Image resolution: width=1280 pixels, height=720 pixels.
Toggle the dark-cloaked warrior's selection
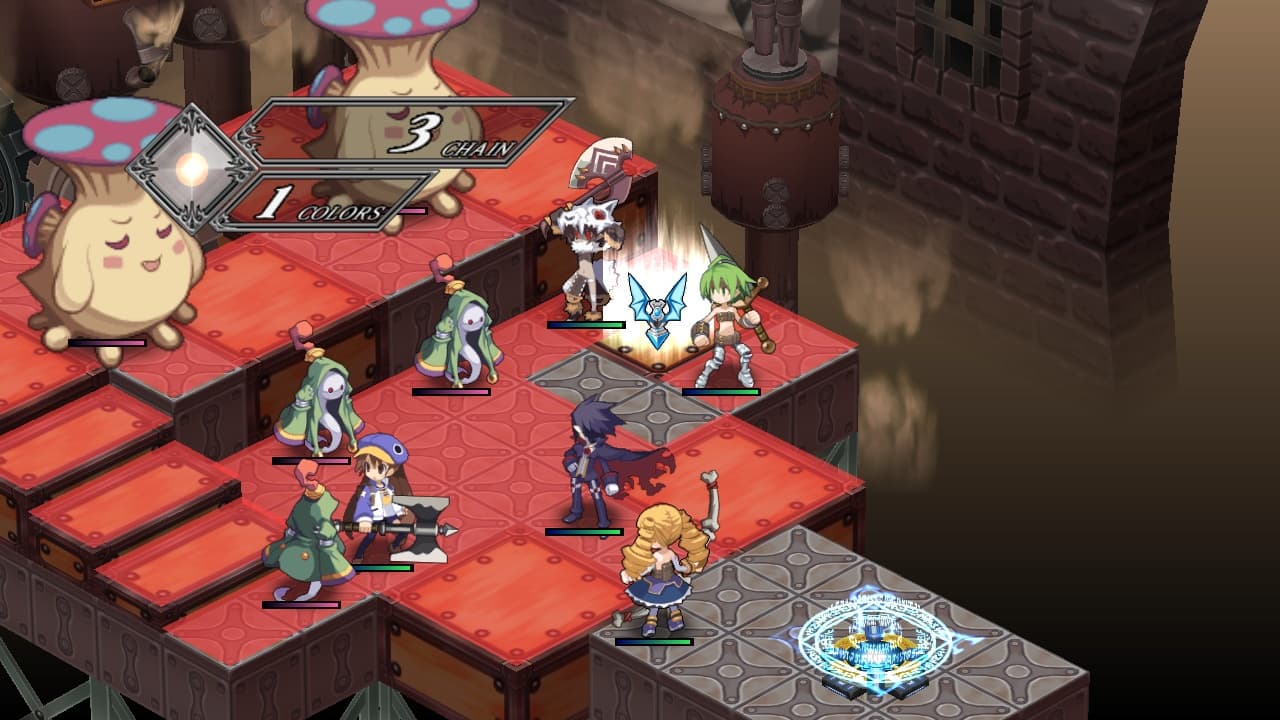(x=590, y=460)
